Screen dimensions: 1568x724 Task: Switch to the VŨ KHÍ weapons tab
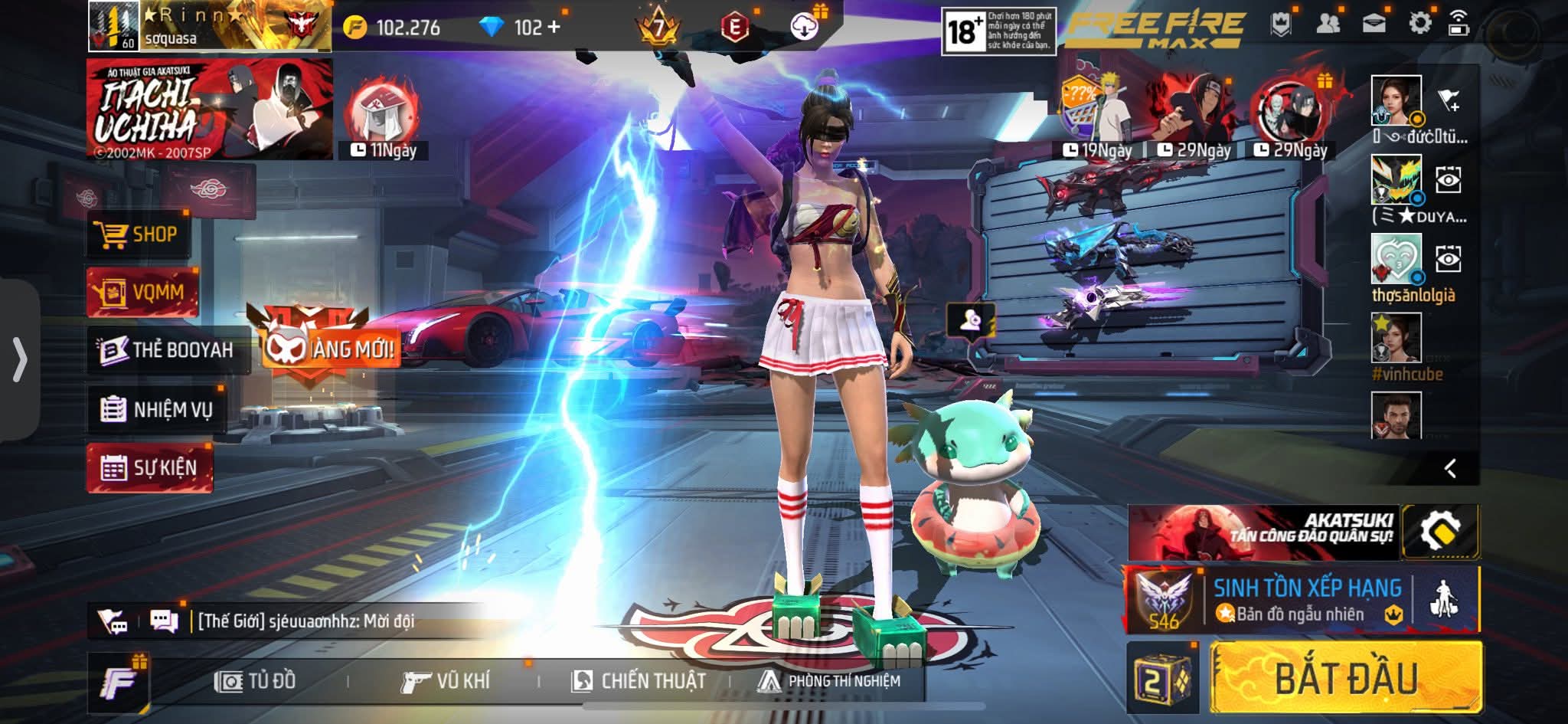446,680
